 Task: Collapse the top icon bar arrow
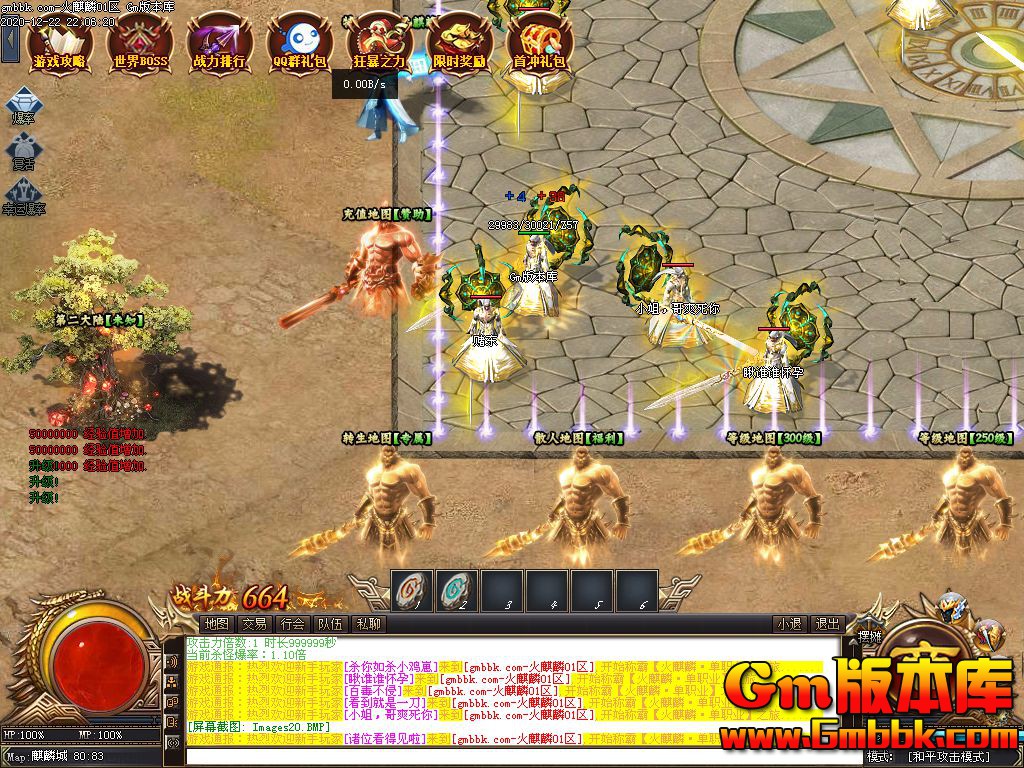(9, 44)
